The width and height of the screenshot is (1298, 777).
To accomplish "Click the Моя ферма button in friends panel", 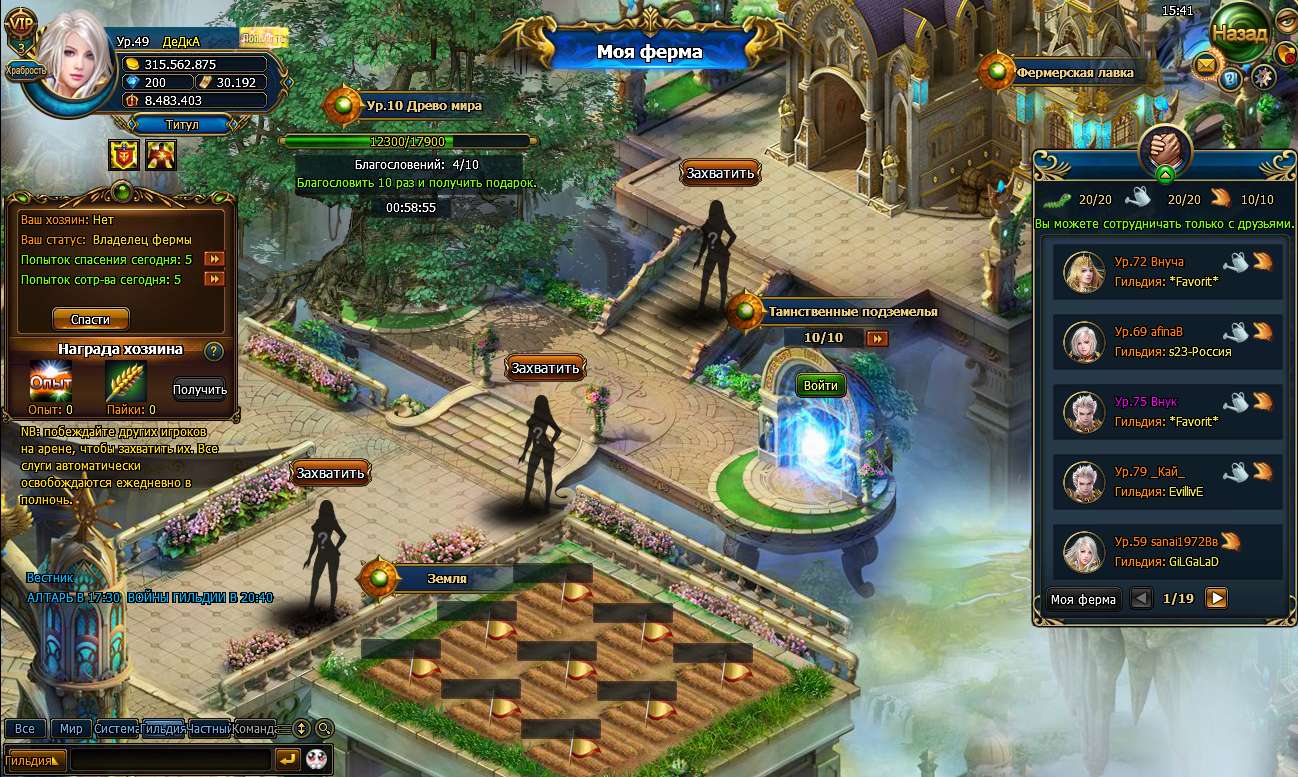I will click(1083, 600).
